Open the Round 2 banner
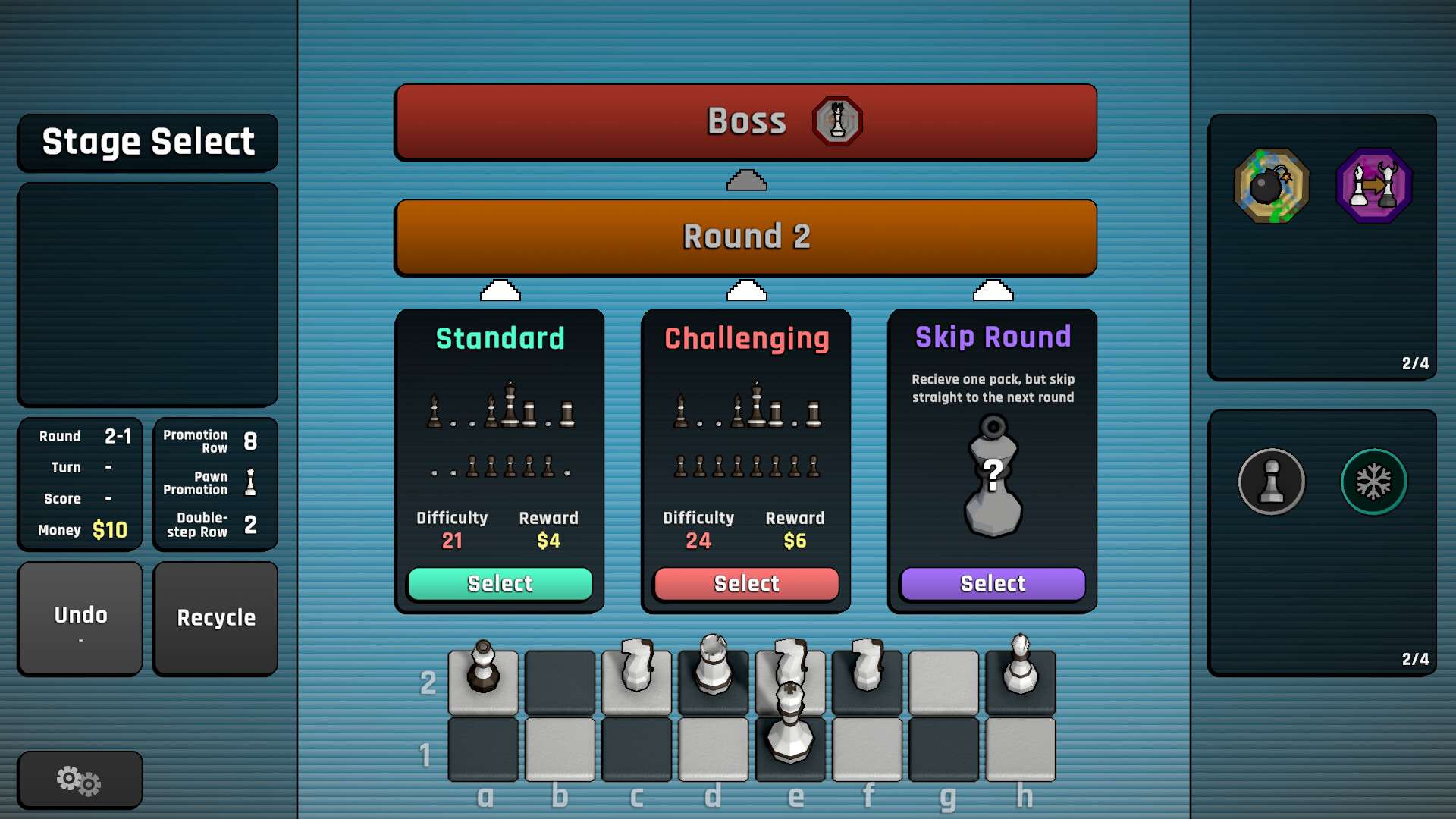 click(745, 237)
